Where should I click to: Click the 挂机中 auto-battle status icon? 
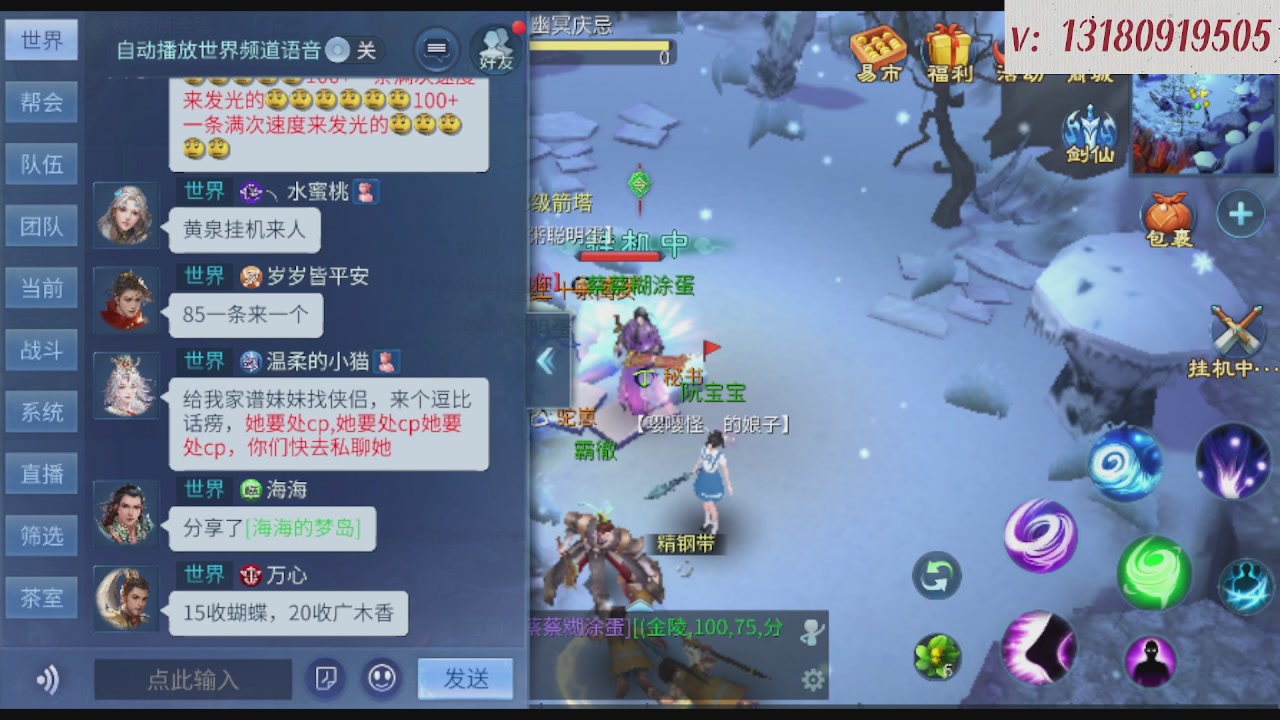(1238, 330)
